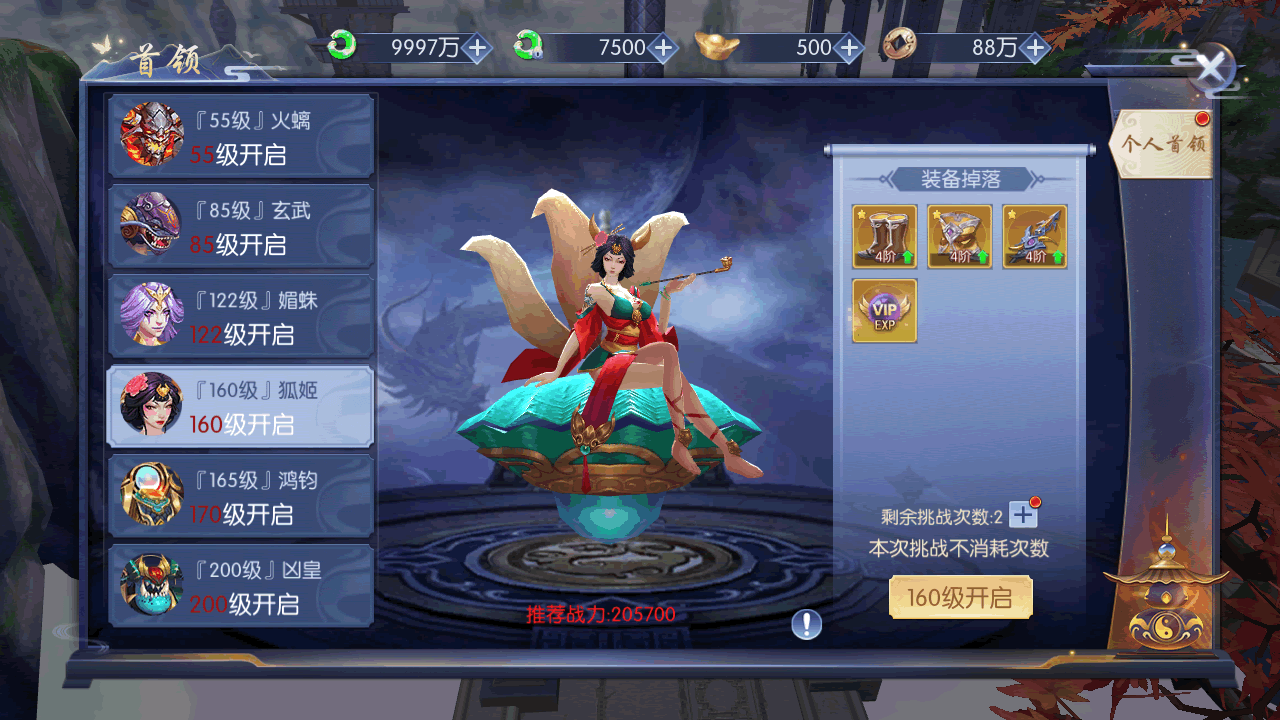Add more green jade currency 9997万

pos(477,47)
